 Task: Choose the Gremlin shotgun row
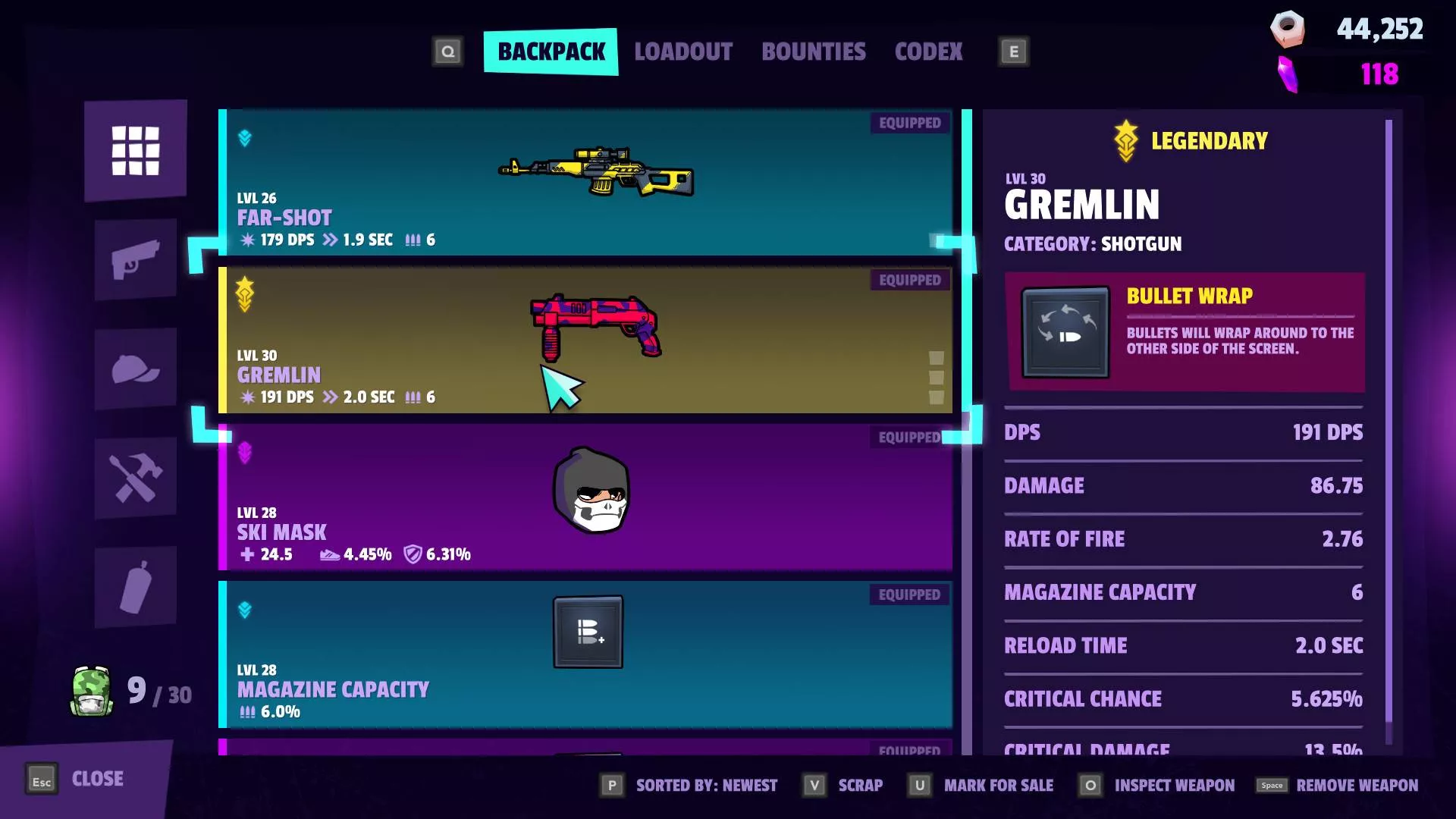tap(584, 340)
